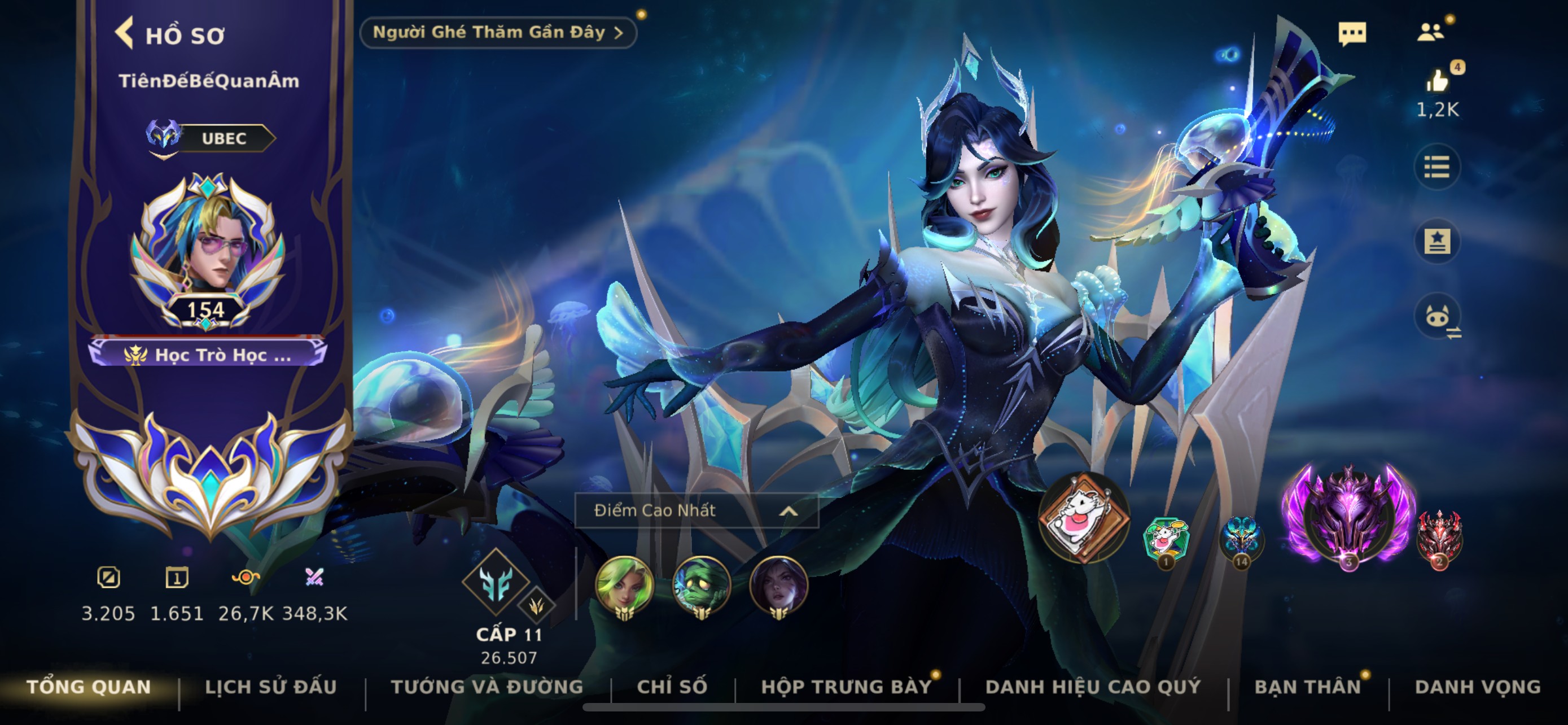
Task: Open the chat speech bubble icon
Action: coord(1352,33)
